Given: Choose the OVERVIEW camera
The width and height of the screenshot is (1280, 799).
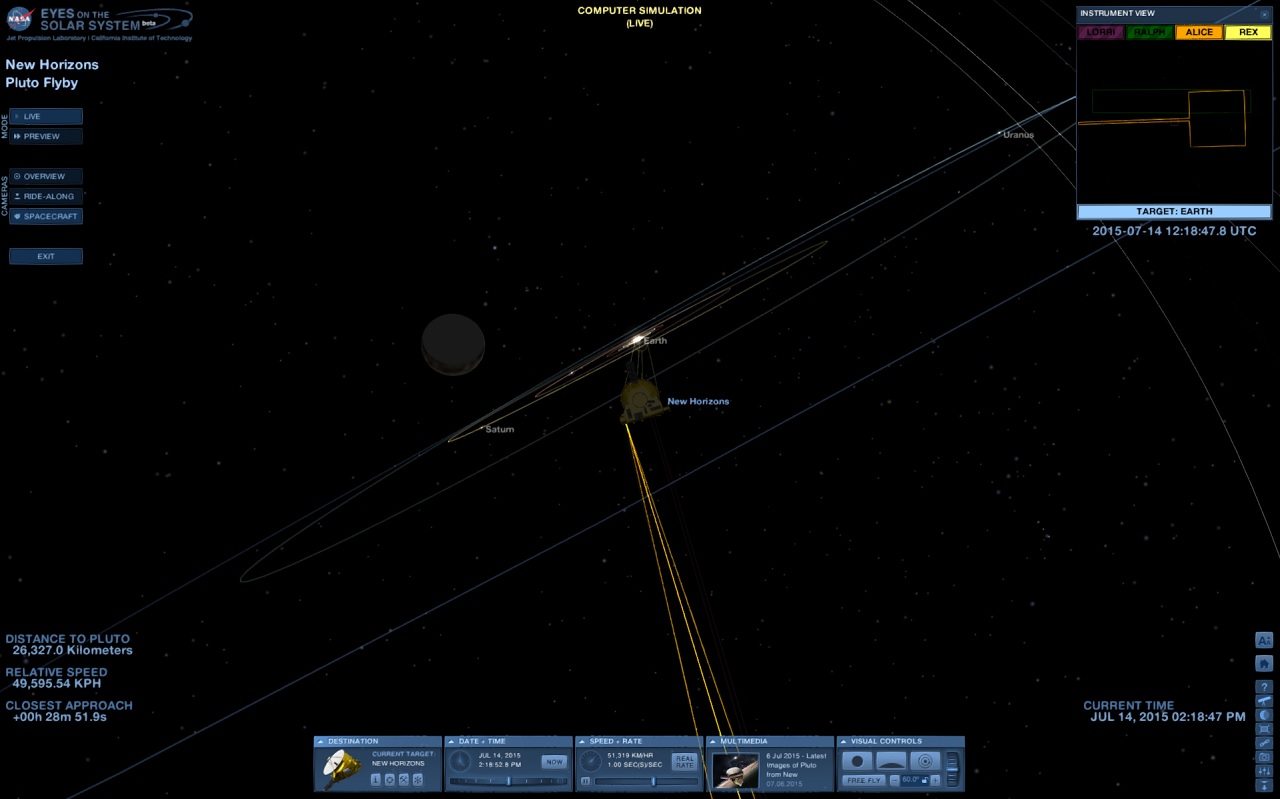Looking at the screenshot, I should (46, 176).
